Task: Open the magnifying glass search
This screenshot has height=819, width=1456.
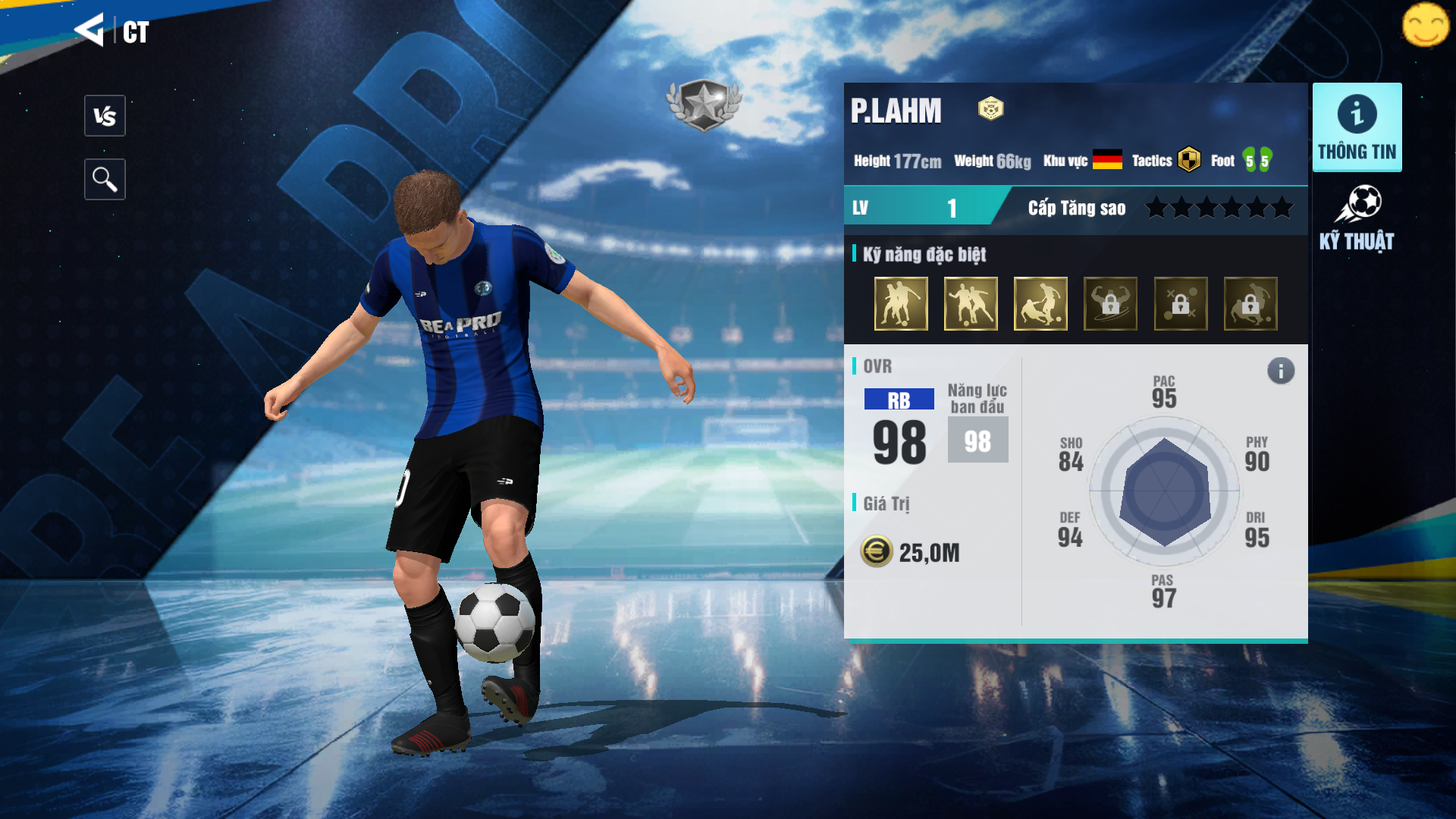Action: (105, 180)
